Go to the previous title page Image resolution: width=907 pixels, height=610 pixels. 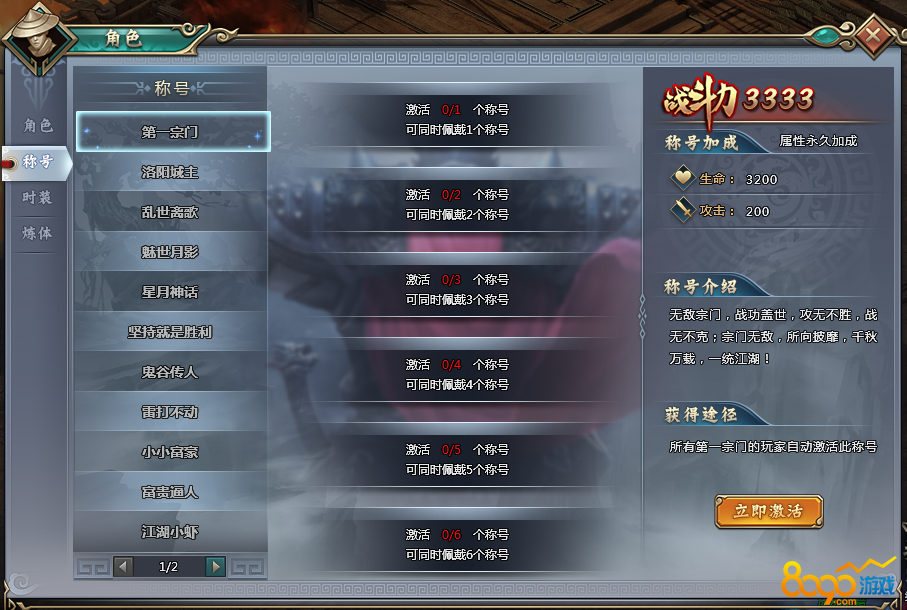click(124, 567)
